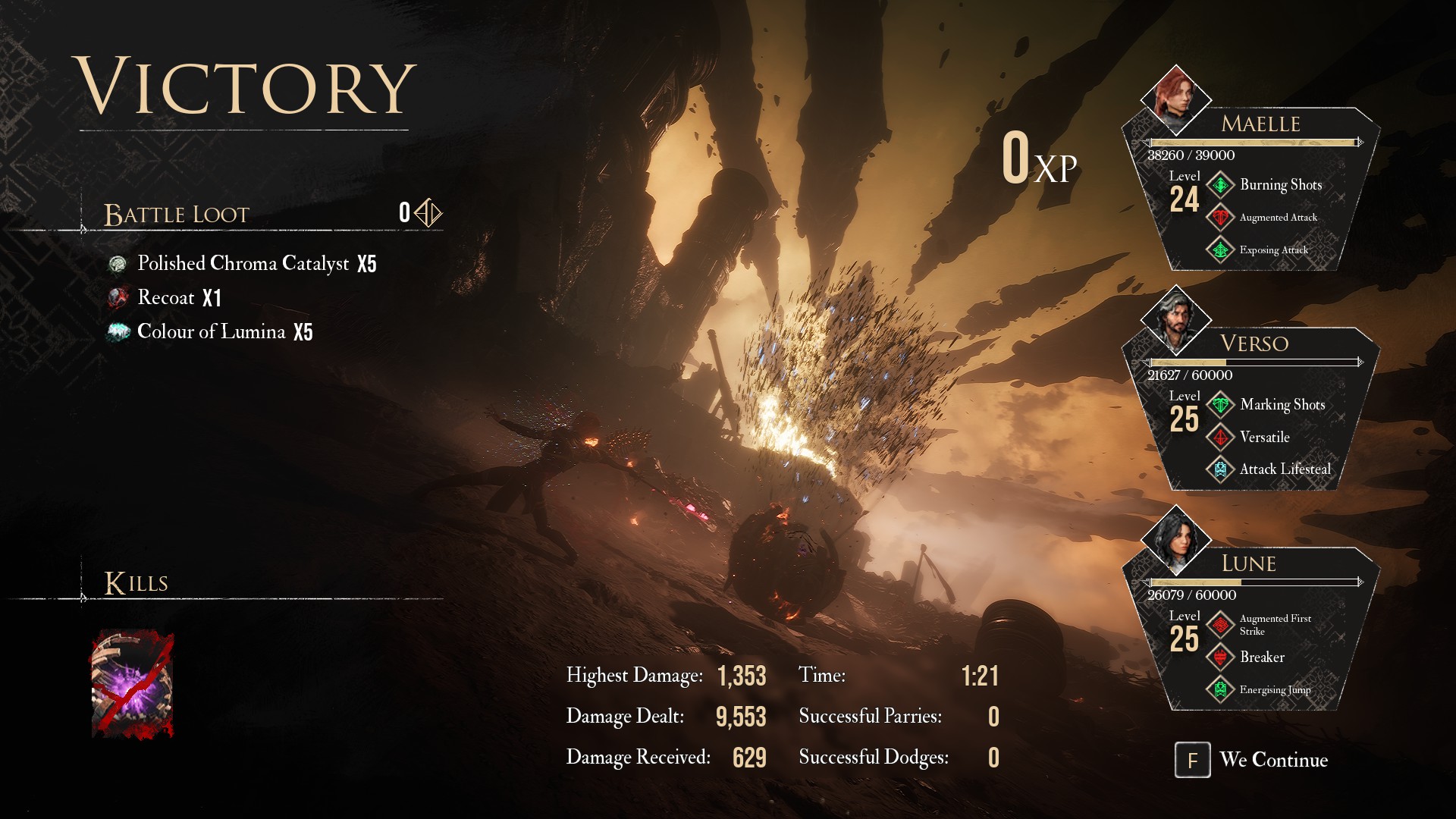Viewport: 1456px width, 819px height.
Task: Choose Lune's Energising Jump icon
Action: click(x=1220, y=689)
